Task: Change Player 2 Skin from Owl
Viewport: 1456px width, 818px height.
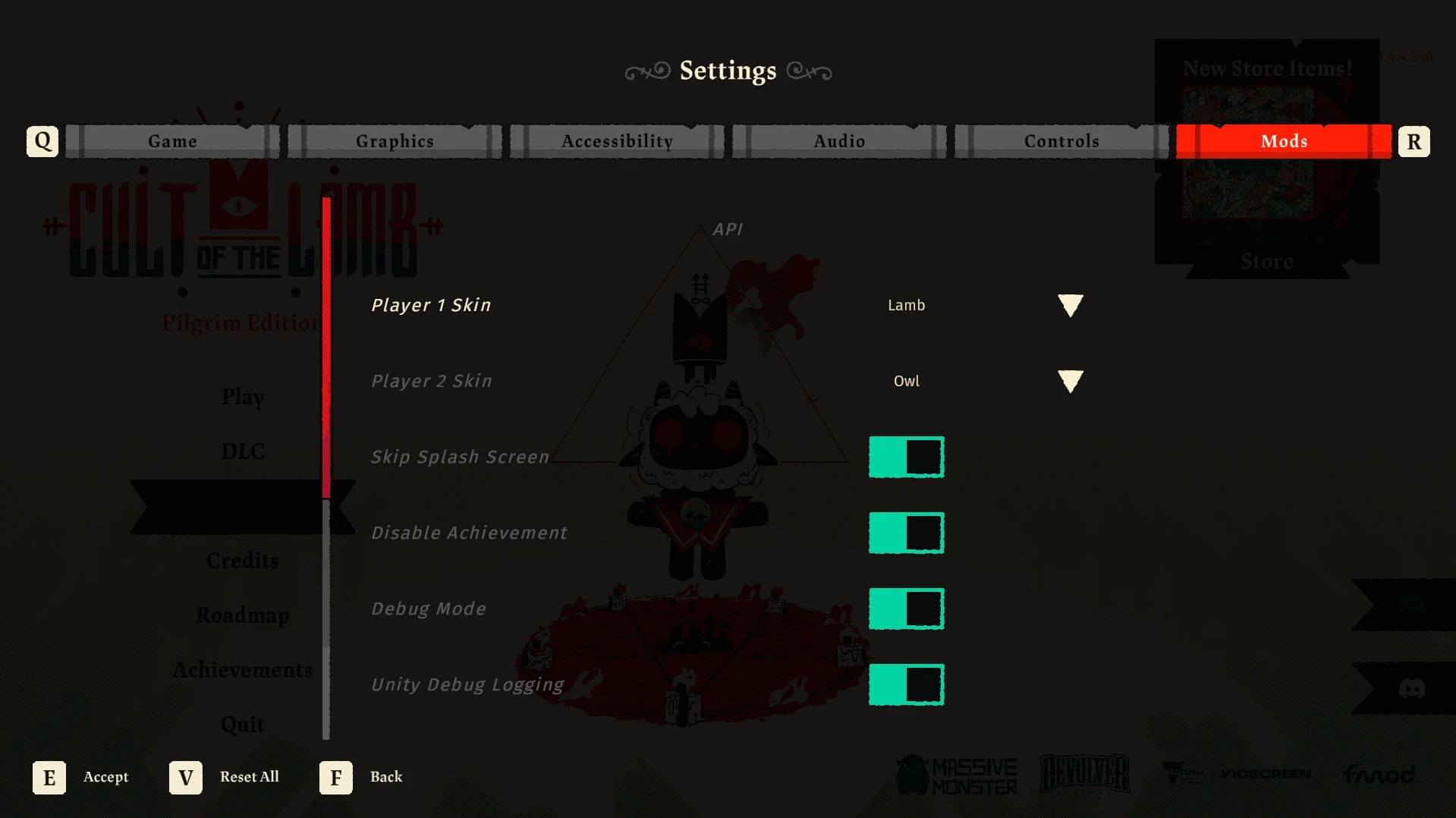Action: tap(1071, 381)
